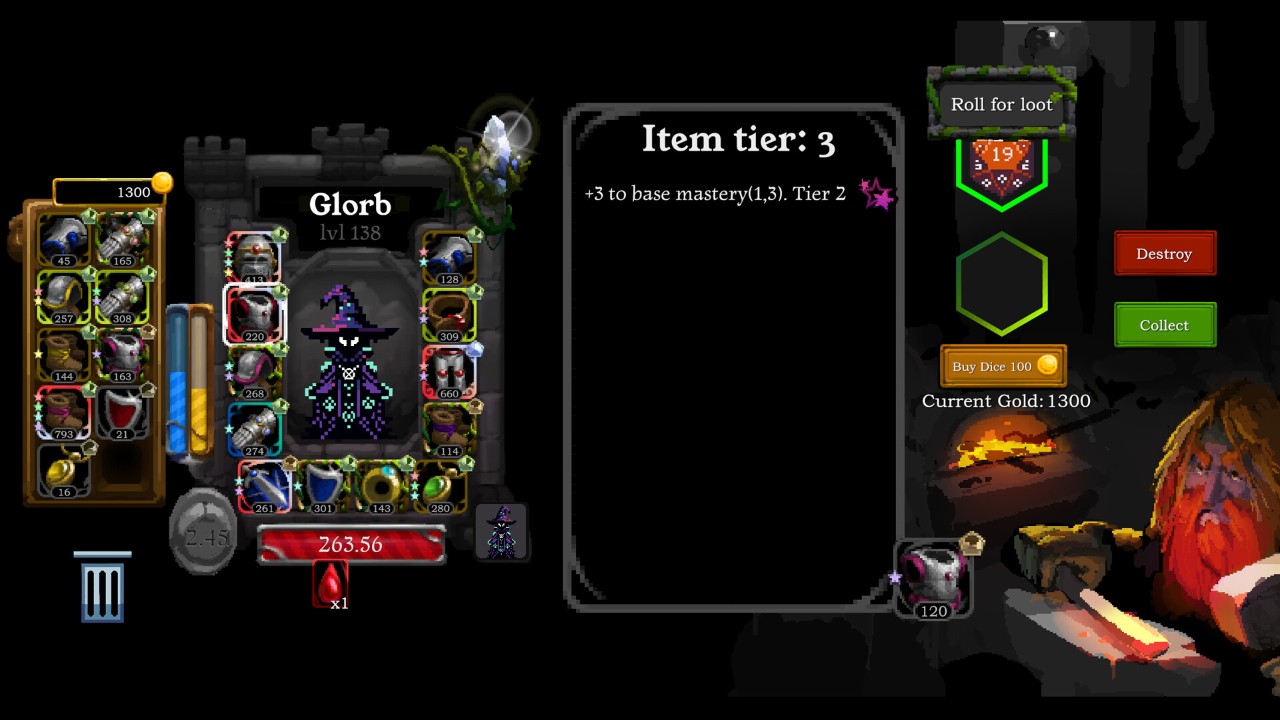1280x720 pixels.
Task: Open the trash bin icon
Action: [102, 588]
